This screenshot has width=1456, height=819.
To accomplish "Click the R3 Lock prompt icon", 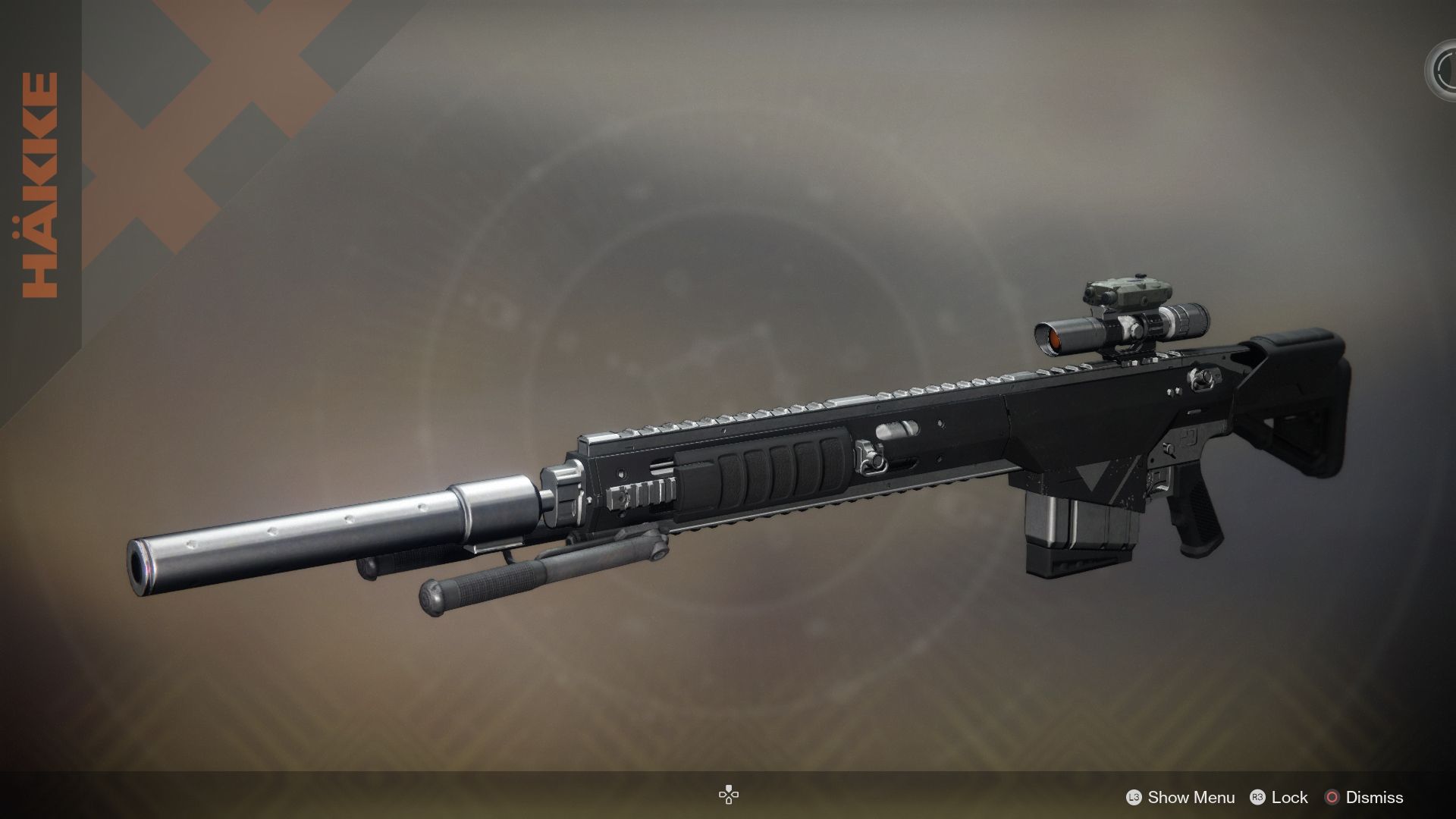I will [1259, 798].
